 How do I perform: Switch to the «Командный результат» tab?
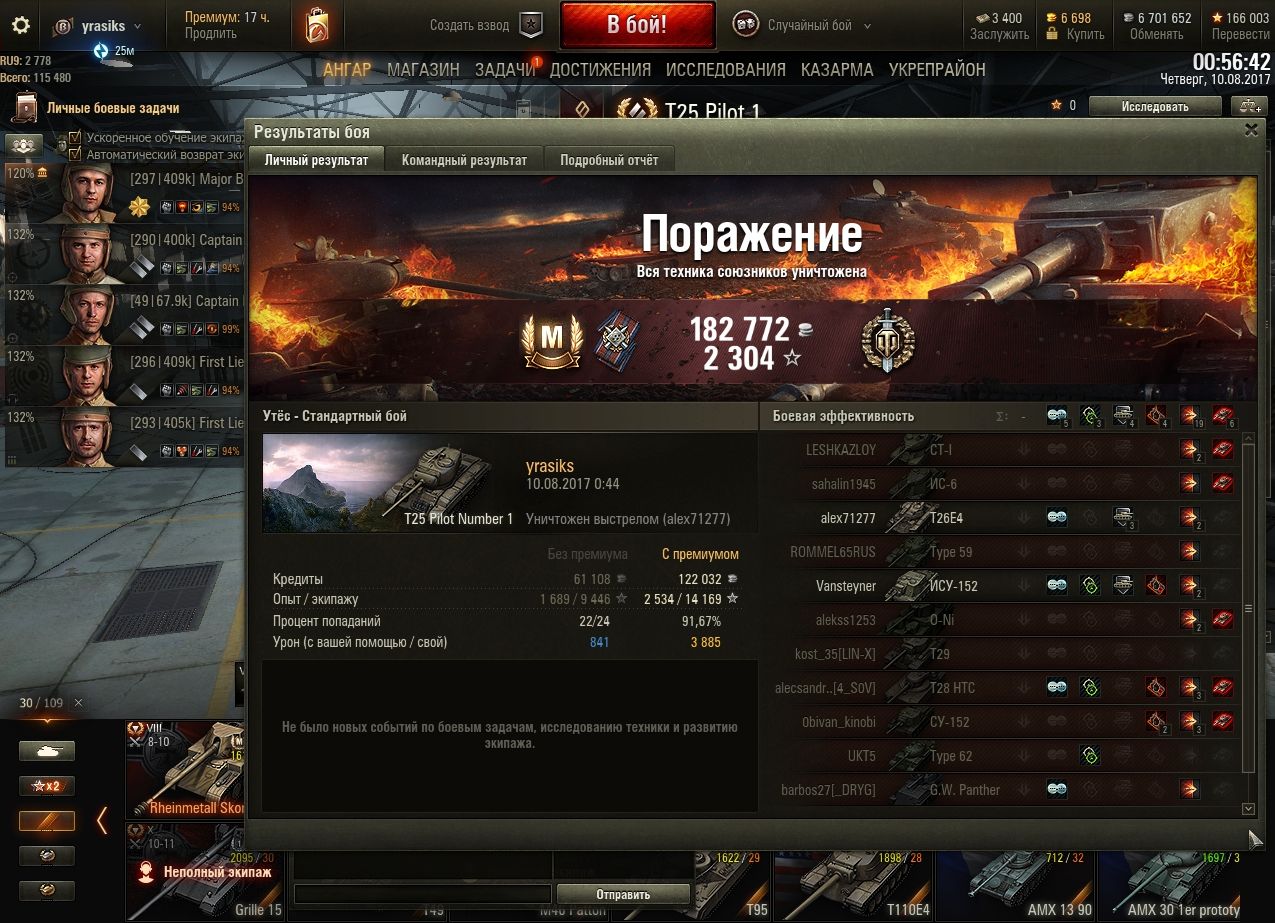coord(463,160)
